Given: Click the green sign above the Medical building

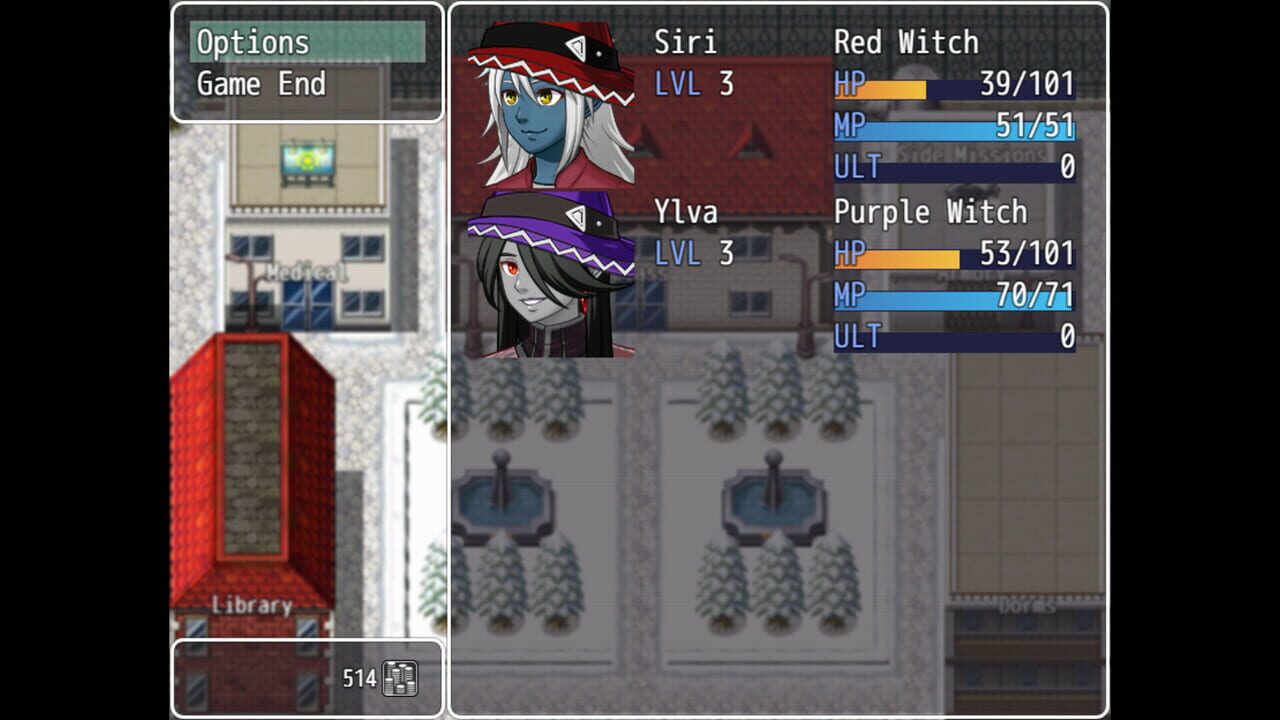Looking at the screenshot, I should click(306, 158).
